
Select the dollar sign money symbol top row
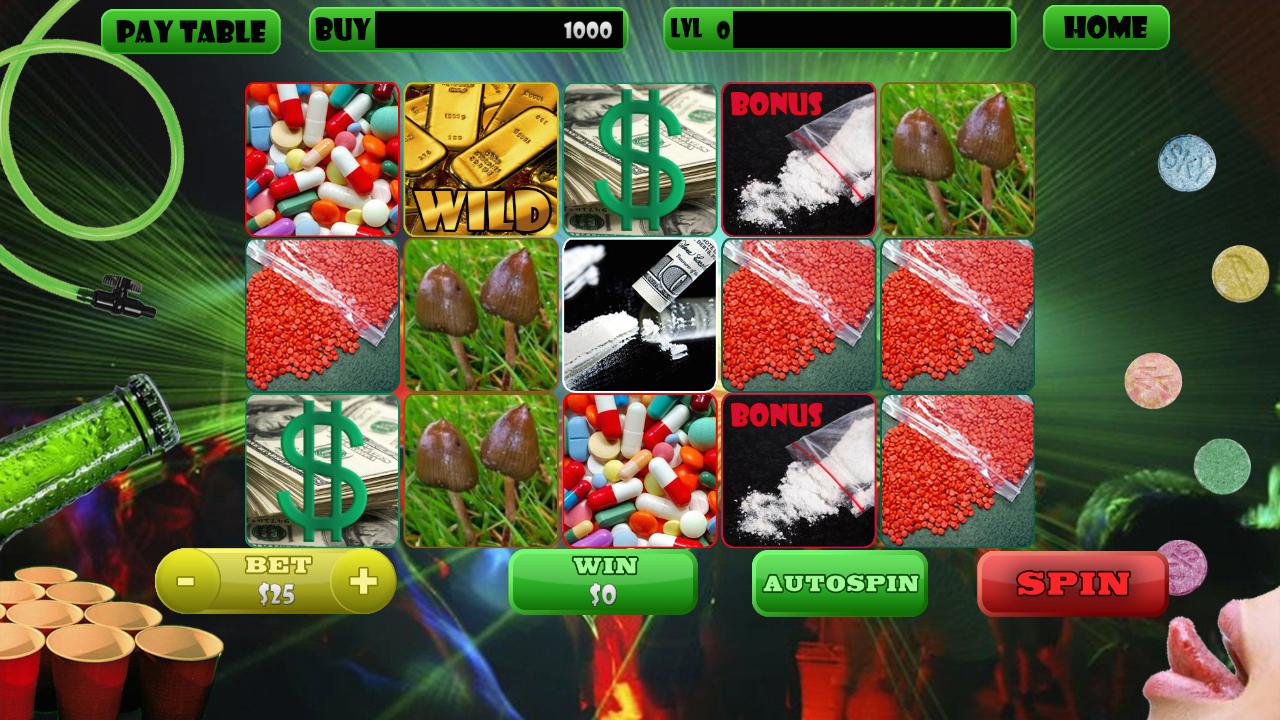[x=639, y=157]
